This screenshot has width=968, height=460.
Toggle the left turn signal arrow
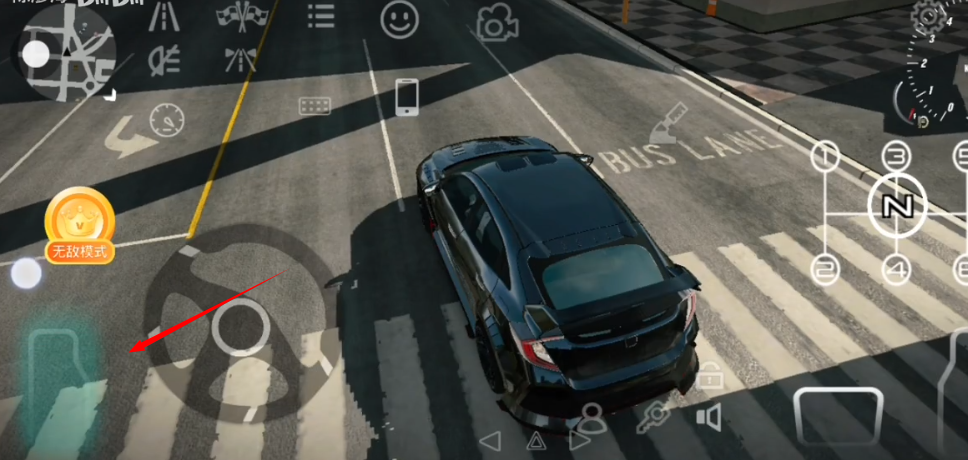point(490,440)
